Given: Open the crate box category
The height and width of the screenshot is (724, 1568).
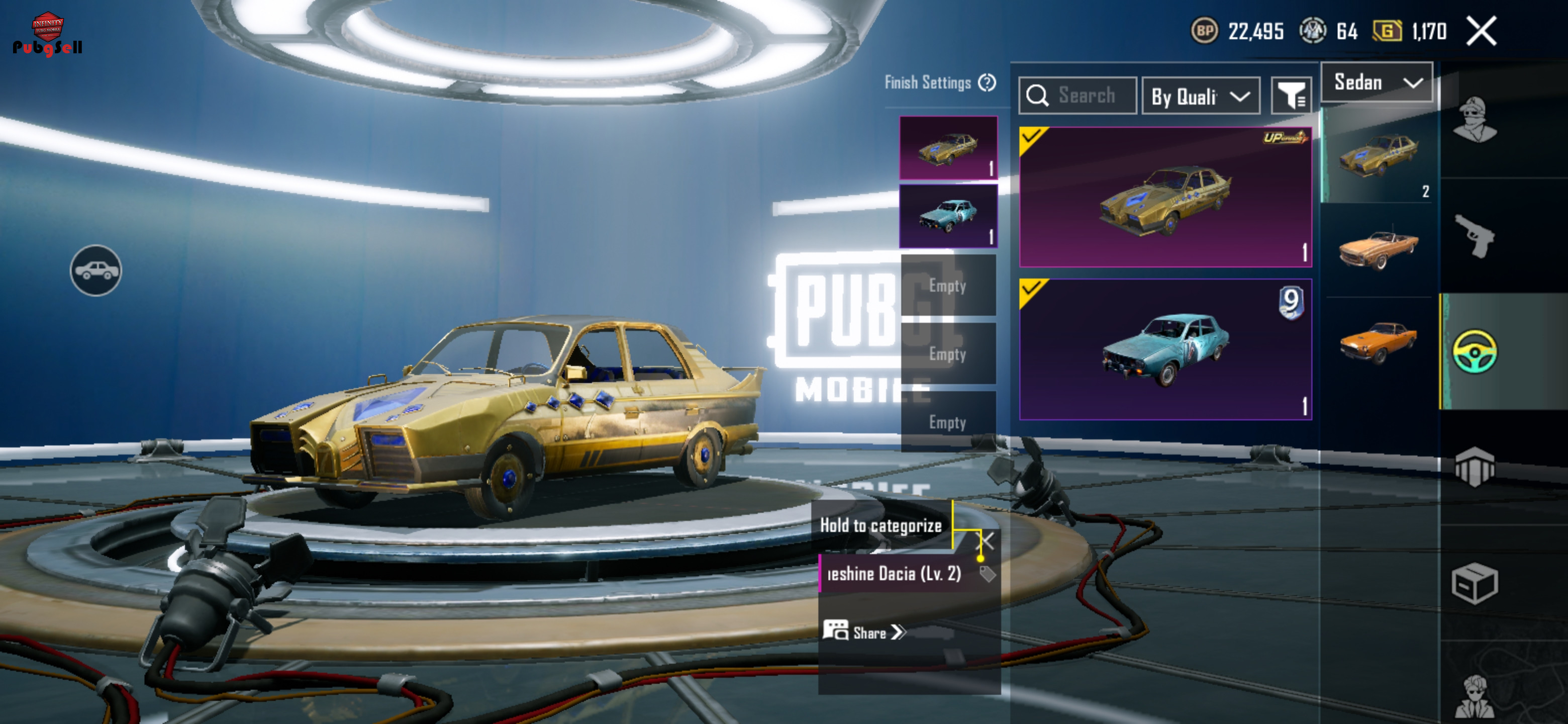Looking at the screenshot, I should tap(1474, 583).
